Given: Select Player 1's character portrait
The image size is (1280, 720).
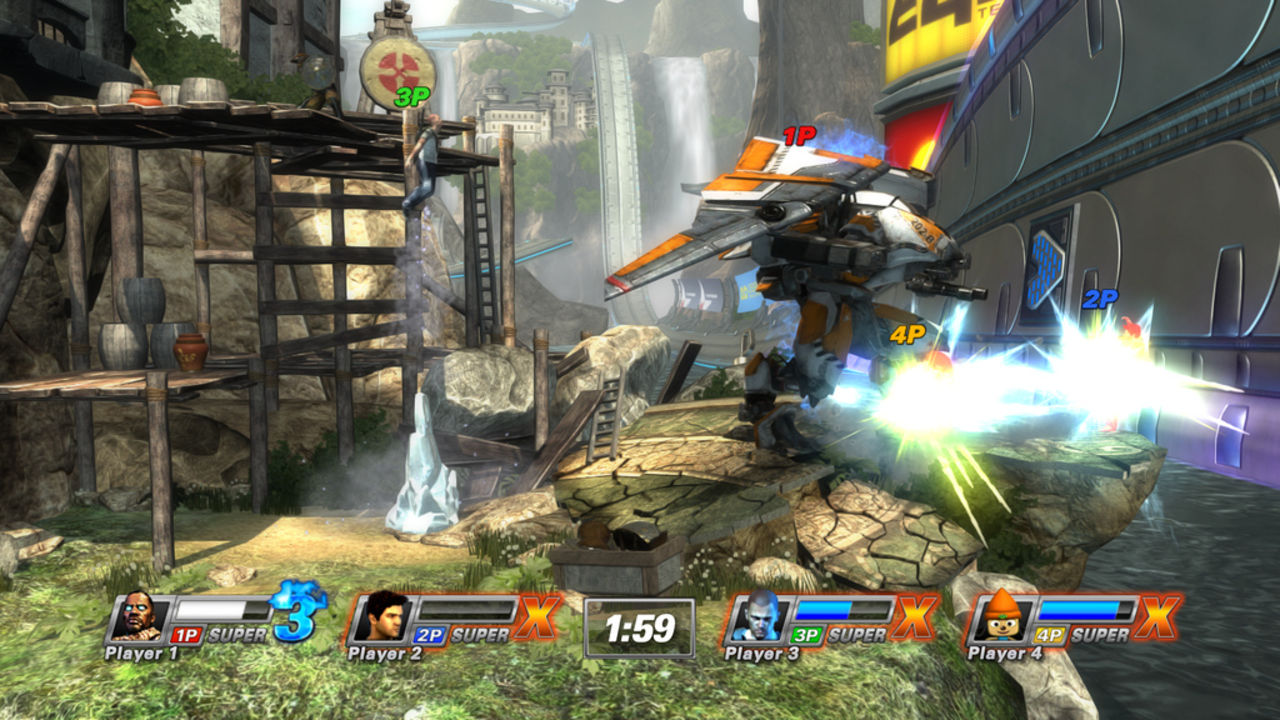Looking at the screenshot, I should (x=140, y=618).
